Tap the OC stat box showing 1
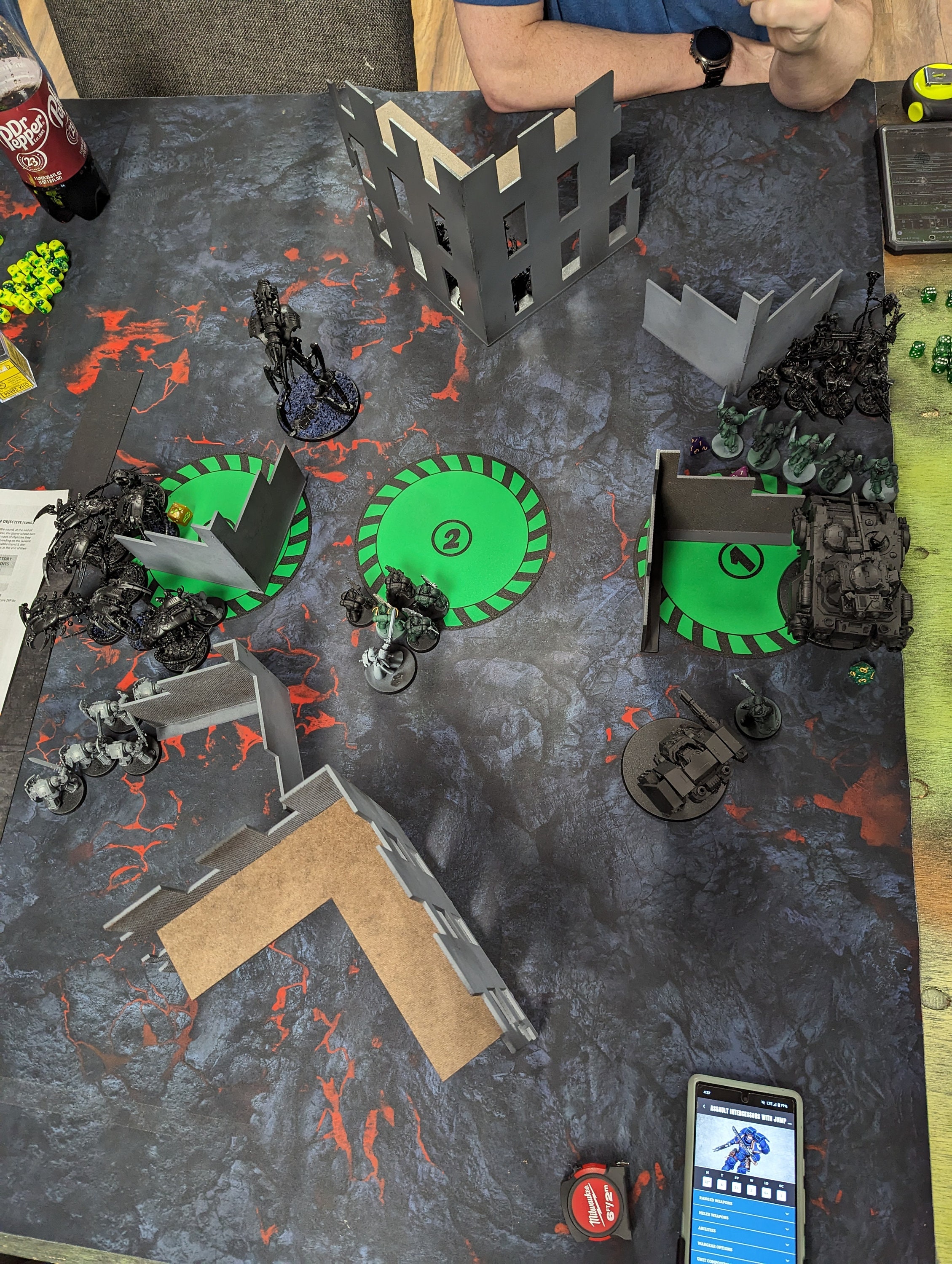This screenshot has height=1264, width=952. pyautogui.click(x=782, y=1197)
